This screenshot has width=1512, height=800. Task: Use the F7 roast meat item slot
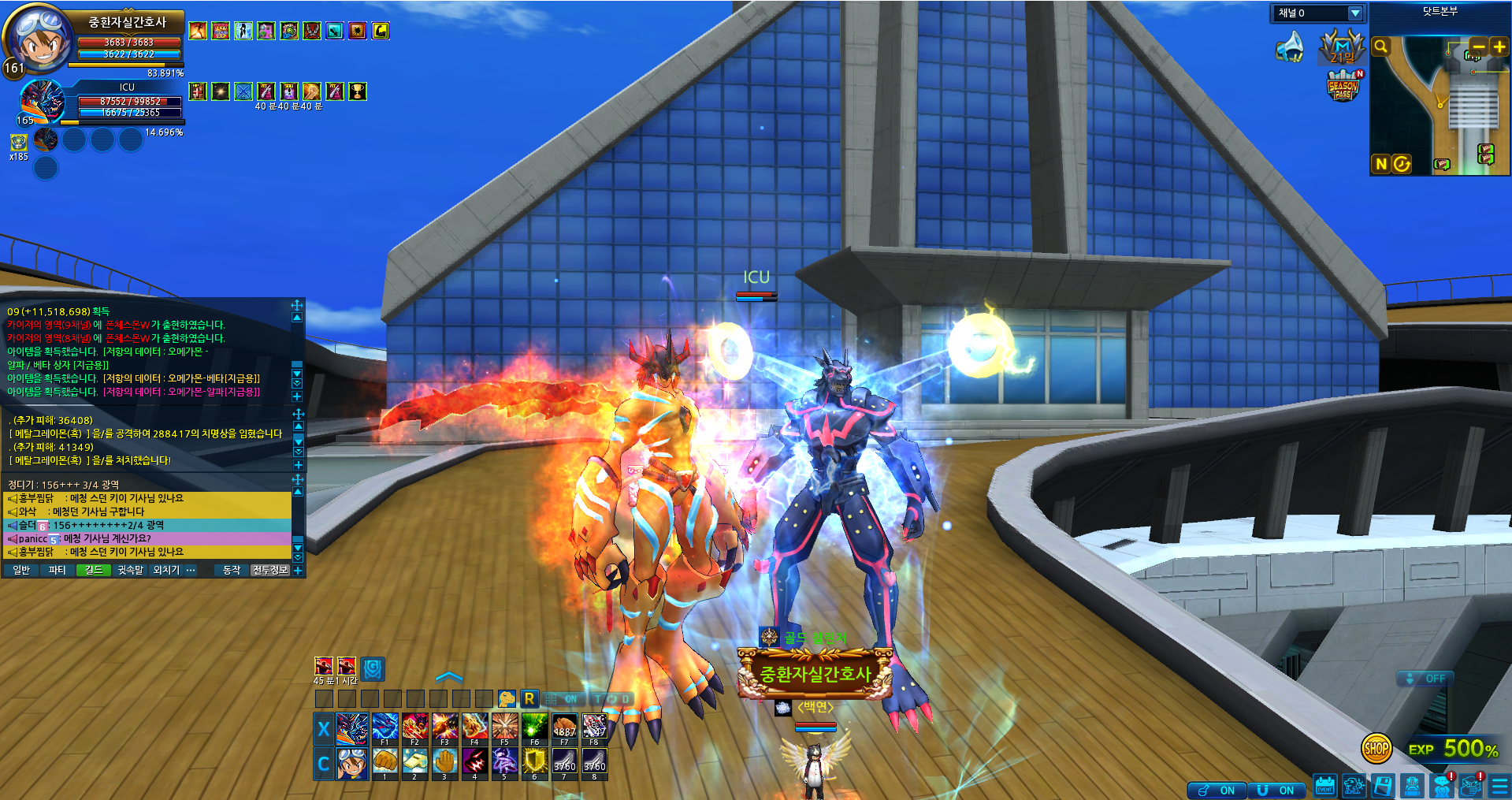coord(564,727)
